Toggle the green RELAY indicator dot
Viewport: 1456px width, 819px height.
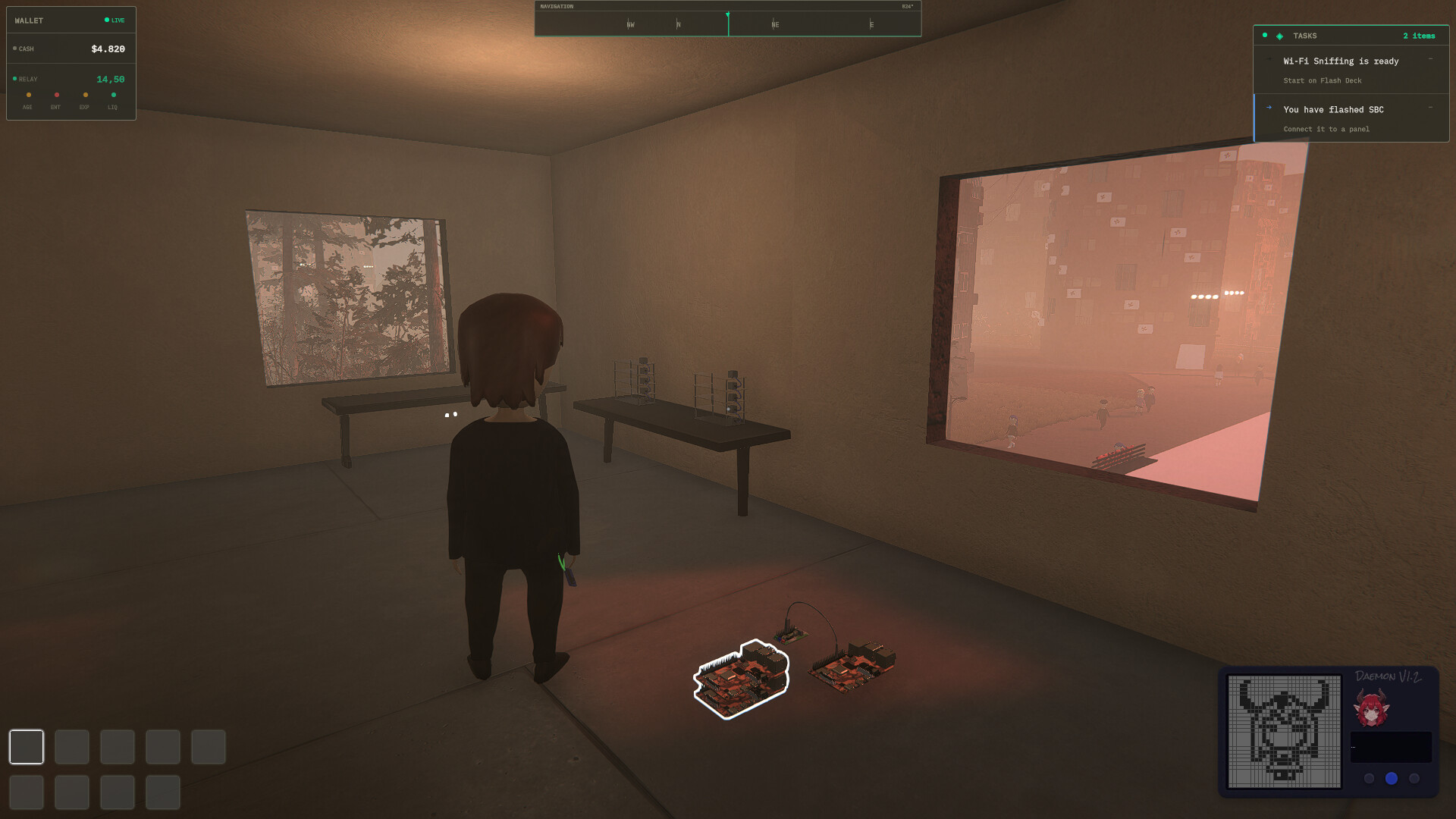click(x=14, y=78)
